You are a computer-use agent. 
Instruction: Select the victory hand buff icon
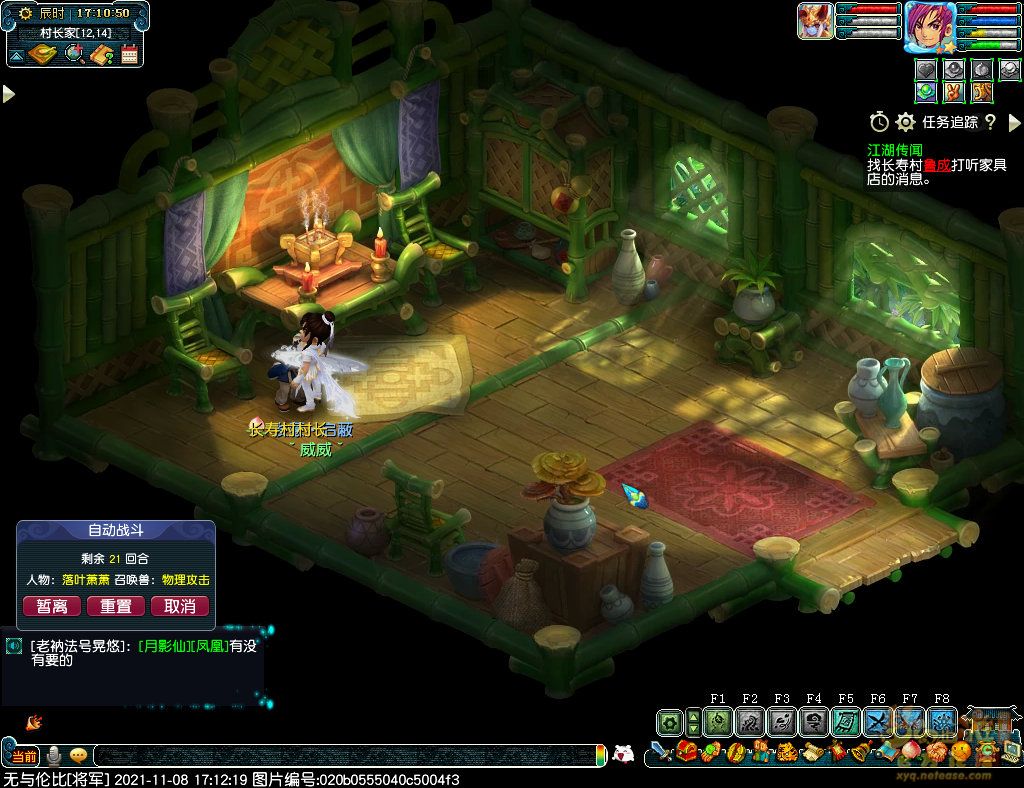954,91
